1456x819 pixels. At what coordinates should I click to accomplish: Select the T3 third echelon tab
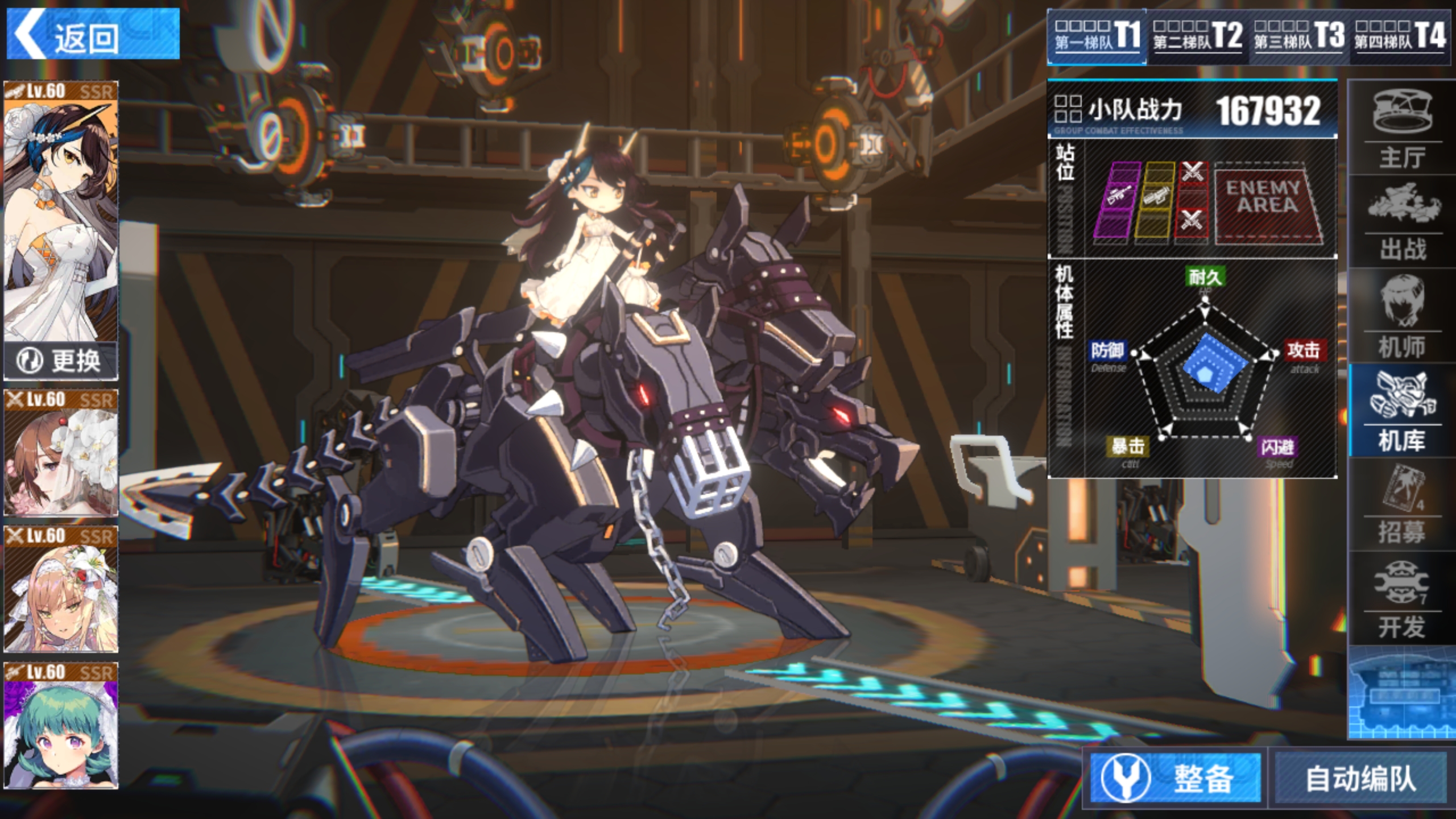(x=1298, y=35)
